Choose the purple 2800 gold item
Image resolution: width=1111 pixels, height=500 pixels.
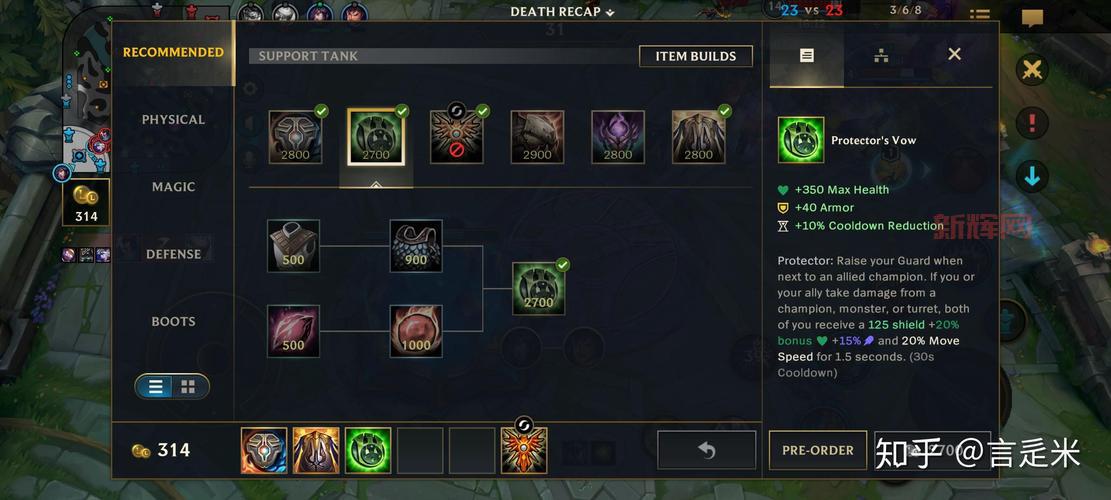(x=618, y=137)
